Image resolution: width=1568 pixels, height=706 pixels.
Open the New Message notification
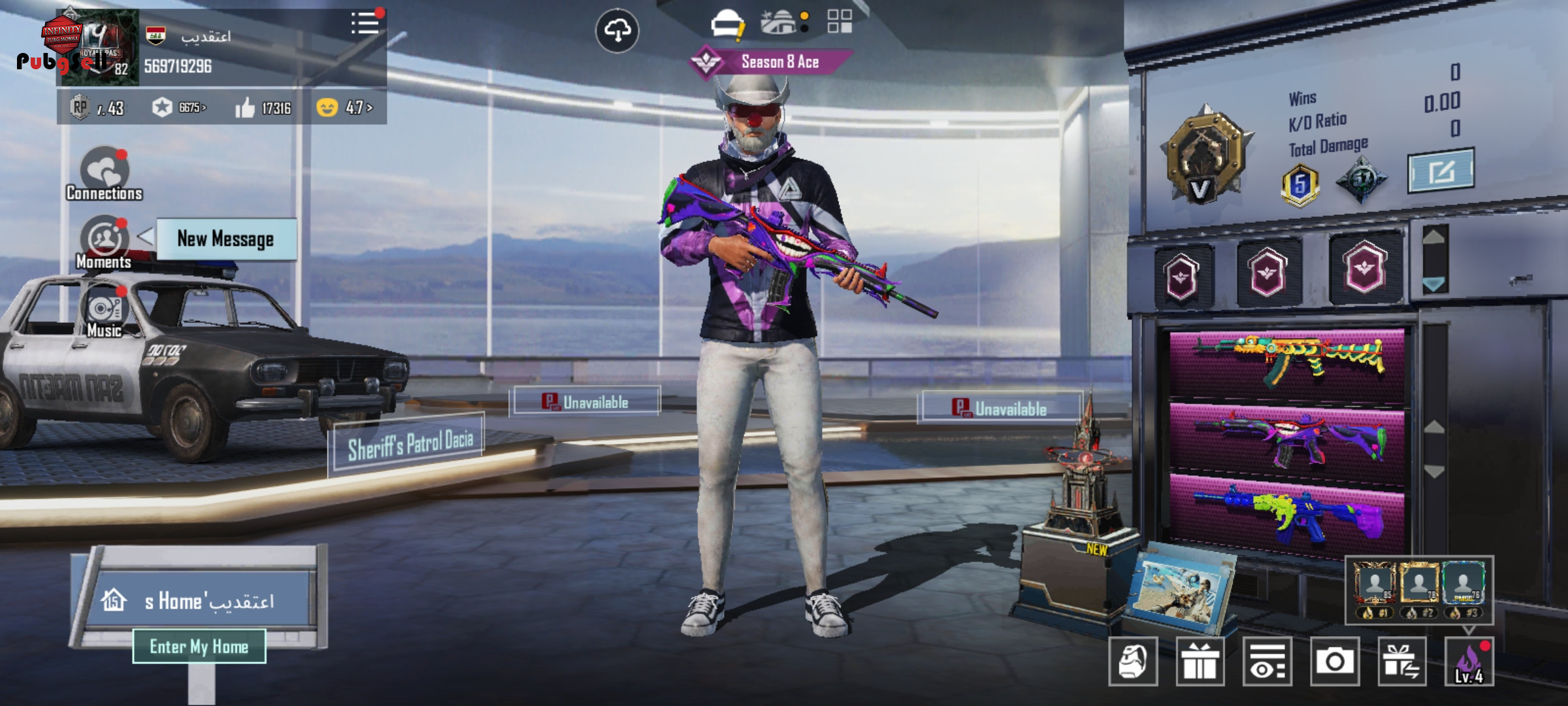tap(225, 239)
